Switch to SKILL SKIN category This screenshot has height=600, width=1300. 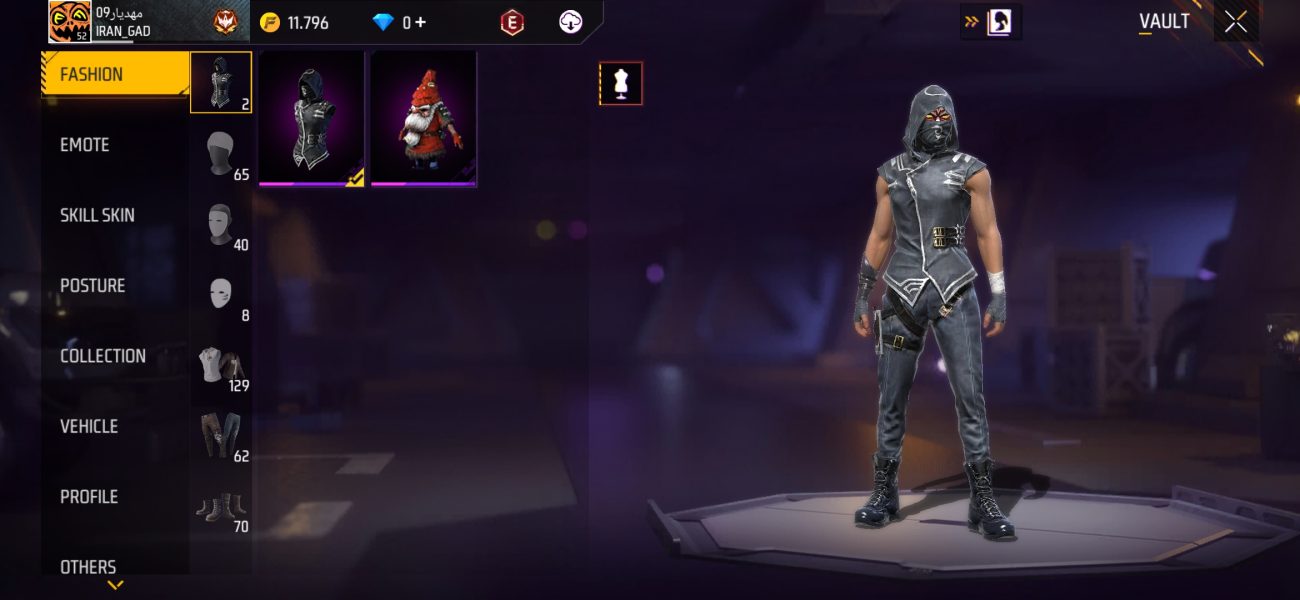(x=97, y=215)
